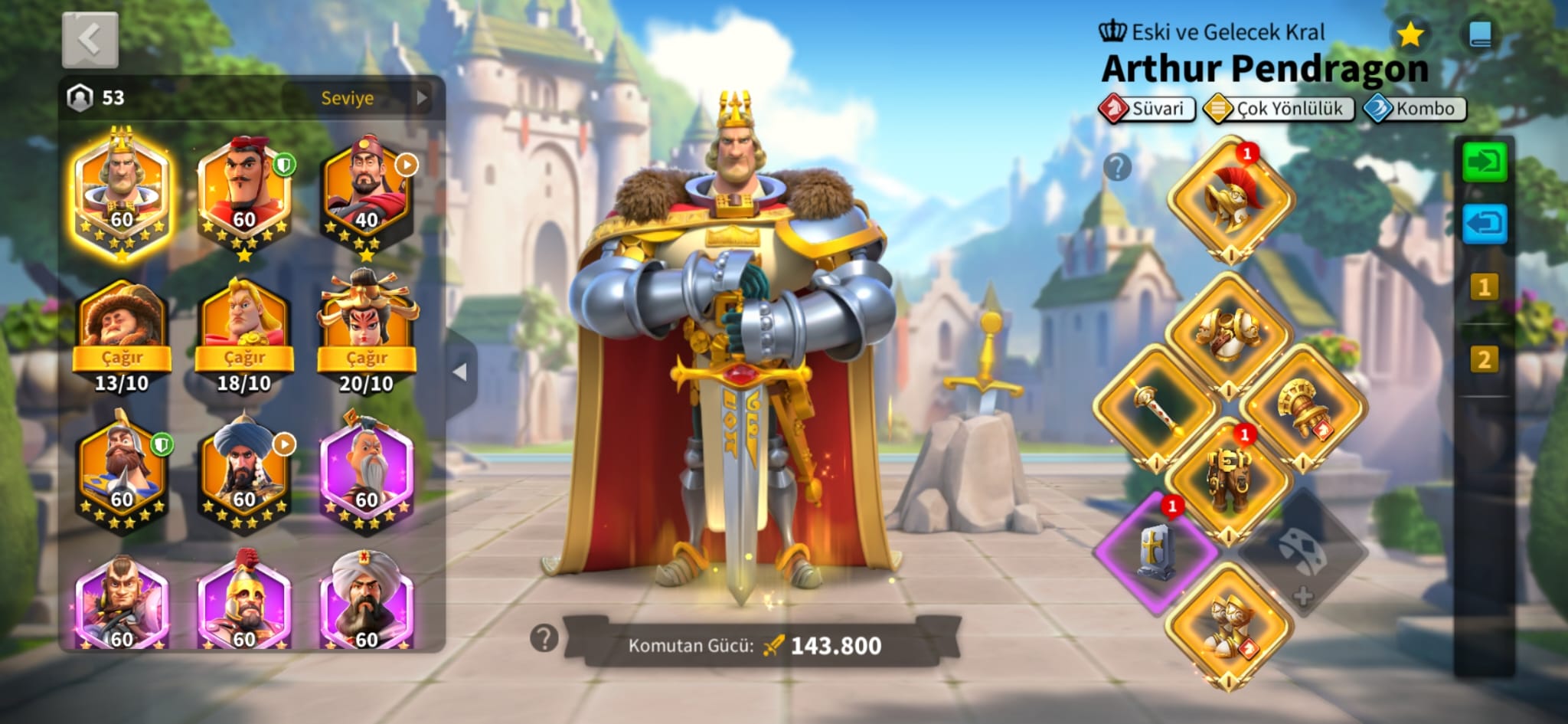The width and height of the screenshot is (1568, 724).
Task: Click the green equip arrow button
Action: pyautogui.click(x=1485, y=162)
